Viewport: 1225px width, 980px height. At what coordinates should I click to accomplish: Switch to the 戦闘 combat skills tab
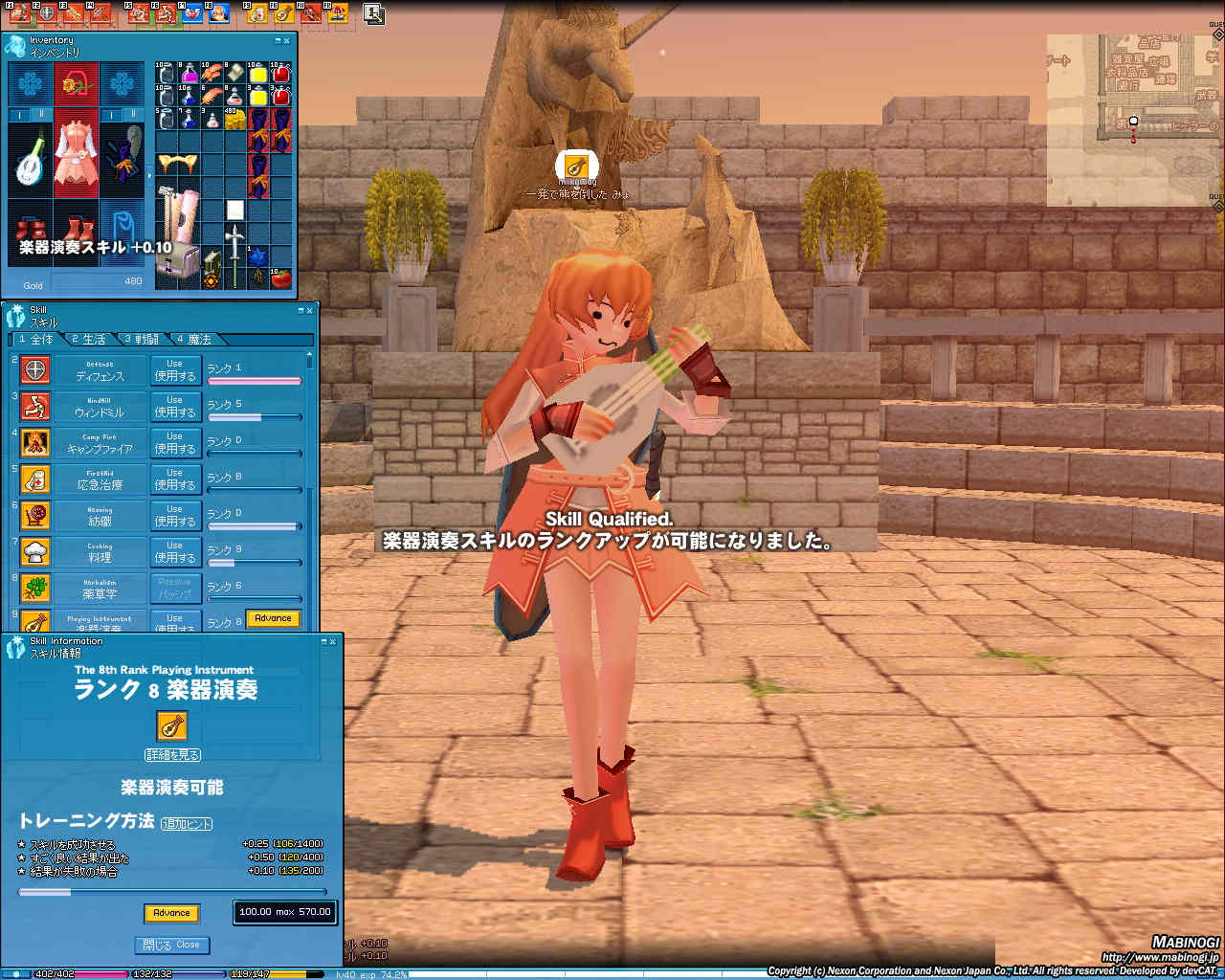(x=141, y=340)
